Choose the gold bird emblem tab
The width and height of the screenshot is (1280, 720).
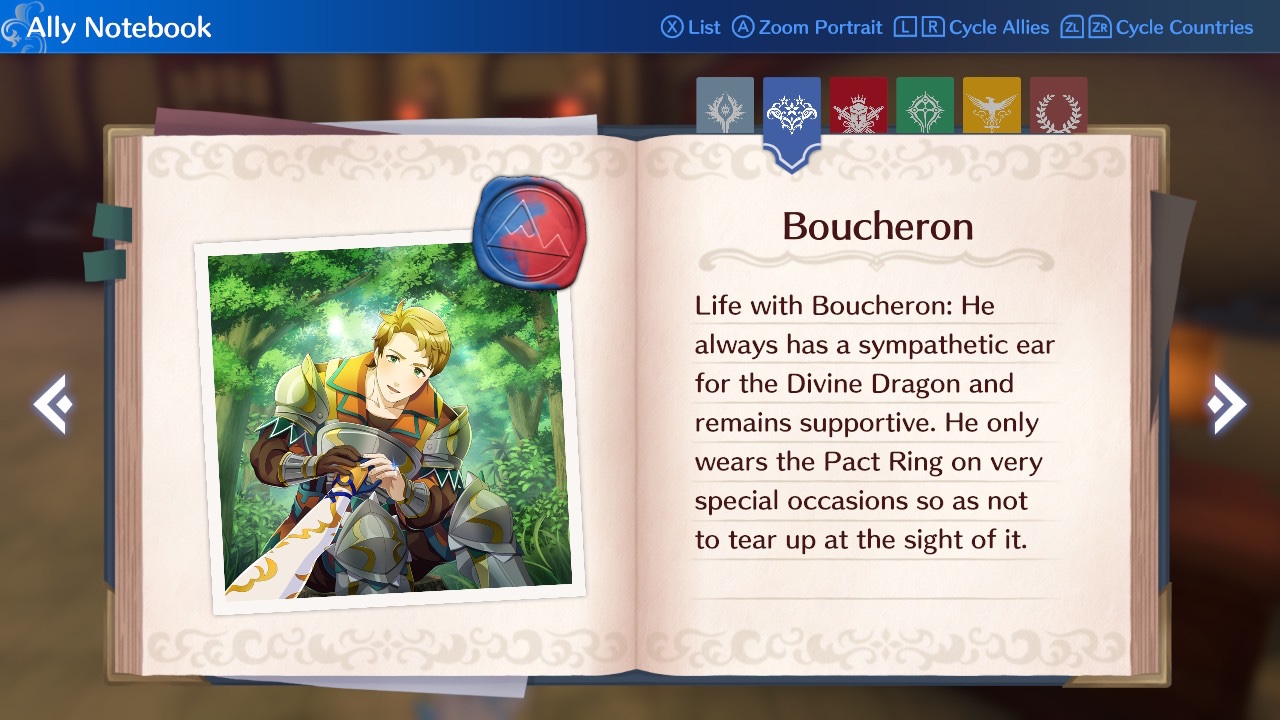point(992,107)
